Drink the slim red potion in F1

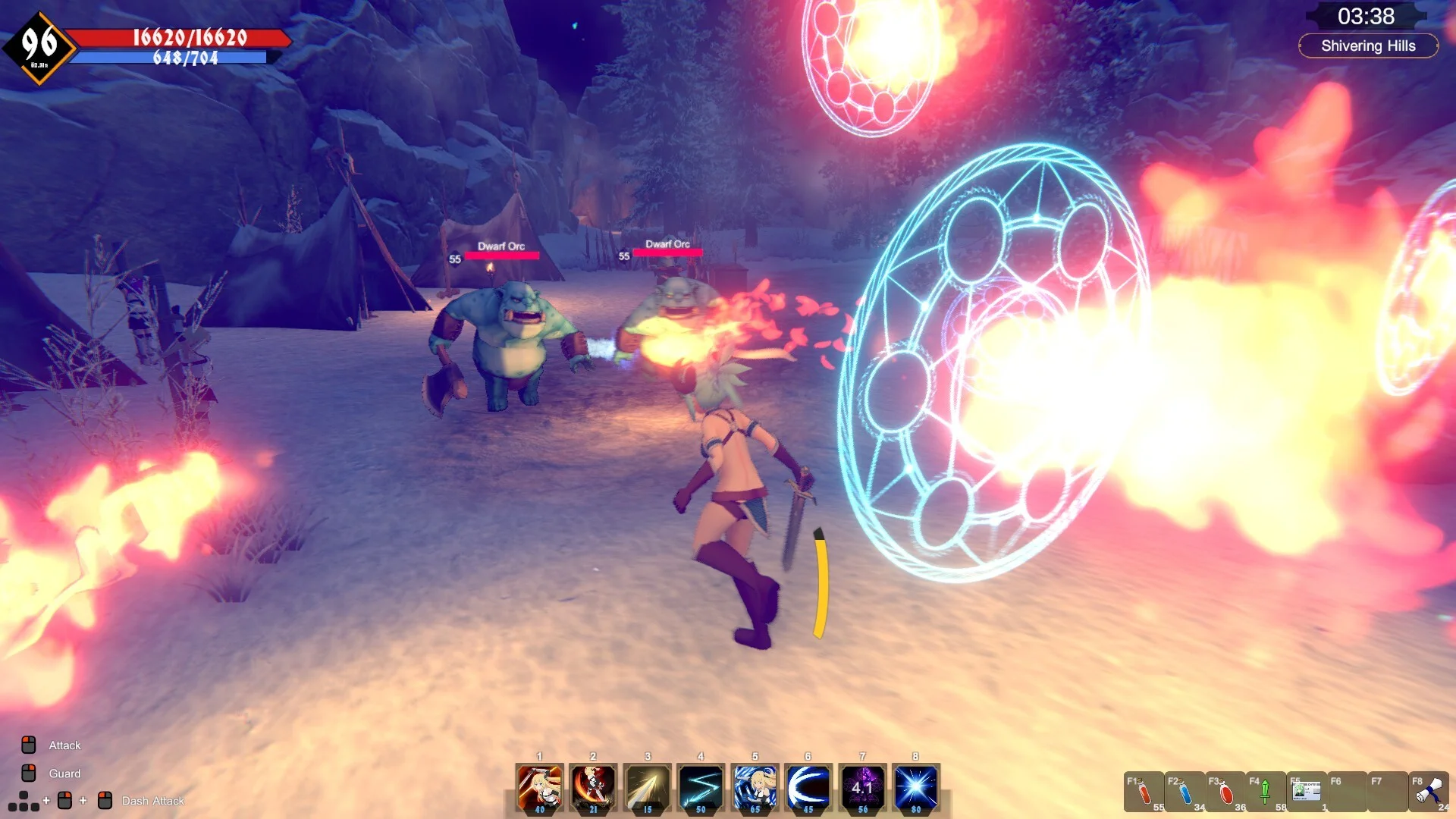(x=1144, y=792)
